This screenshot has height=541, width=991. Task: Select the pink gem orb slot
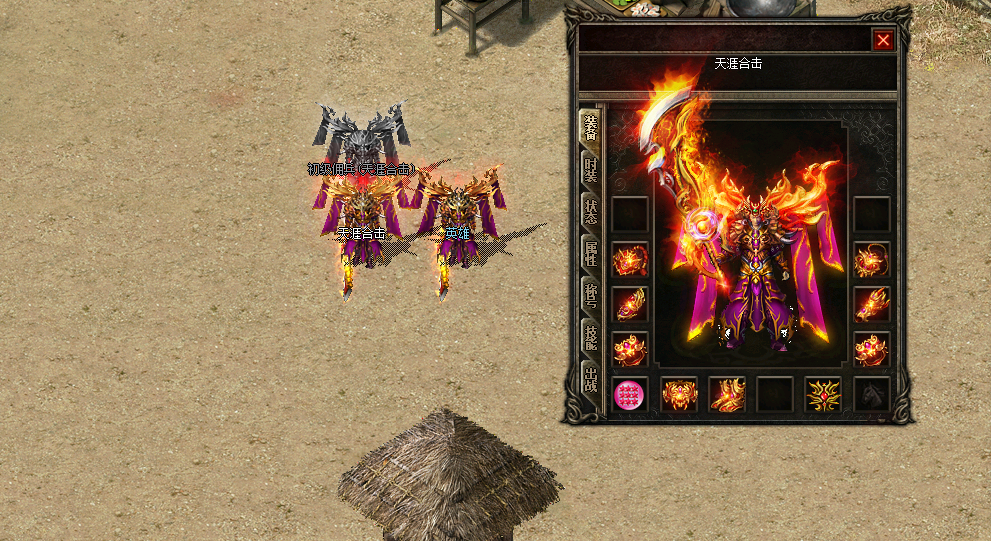(x=629, y=395)
